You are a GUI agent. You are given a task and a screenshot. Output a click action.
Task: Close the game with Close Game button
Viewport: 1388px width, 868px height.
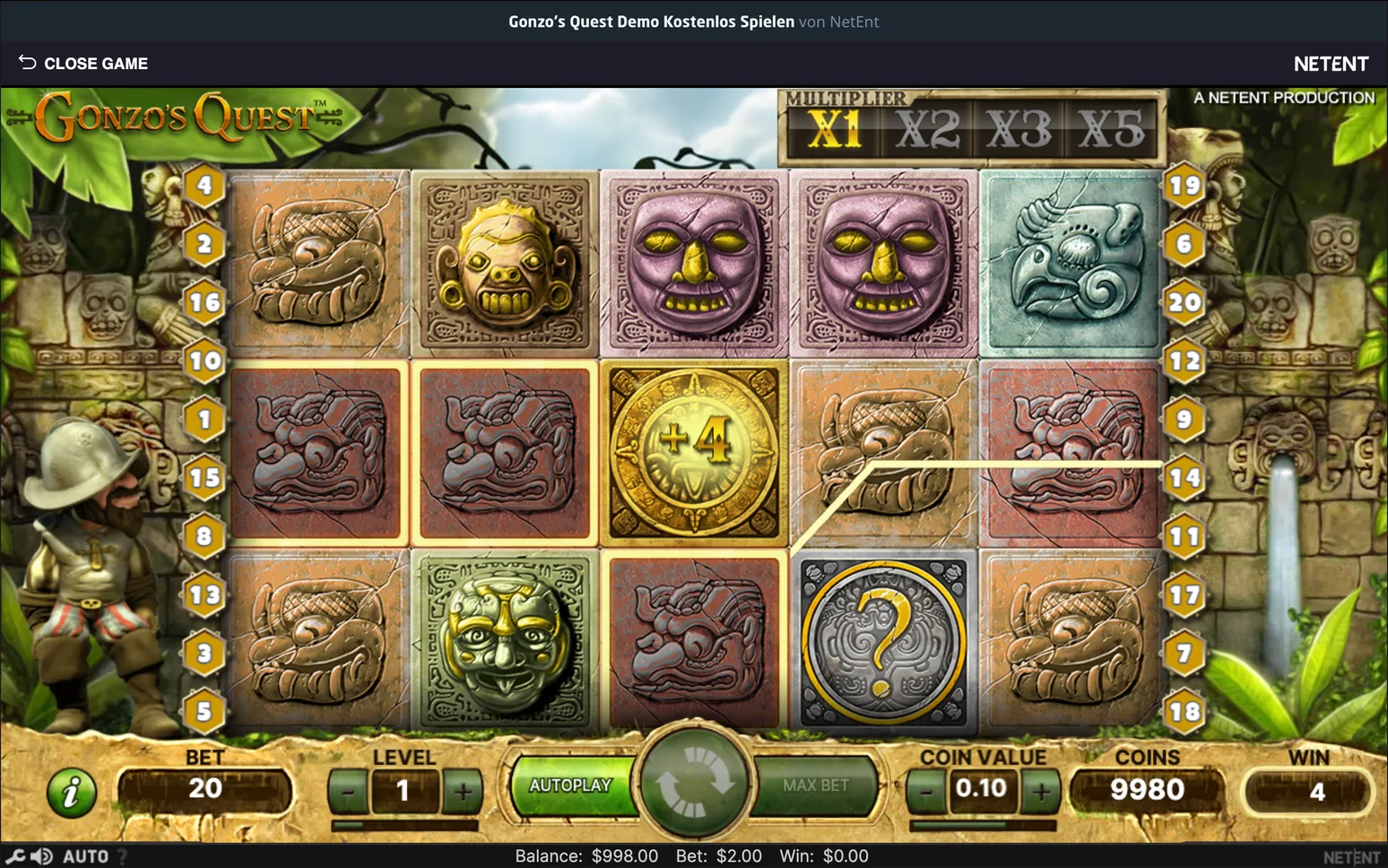coord(83,64)
